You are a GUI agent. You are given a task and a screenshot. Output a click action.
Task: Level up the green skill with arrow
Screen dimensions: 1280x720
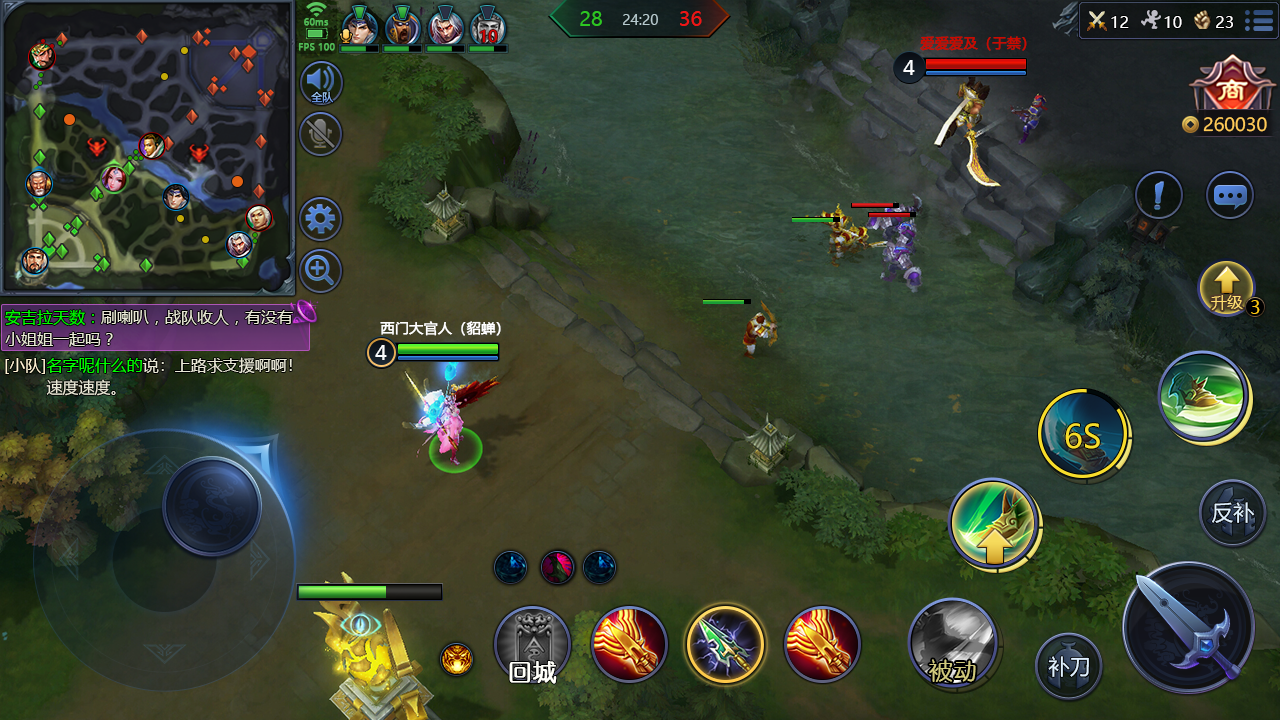pos(993,524)
